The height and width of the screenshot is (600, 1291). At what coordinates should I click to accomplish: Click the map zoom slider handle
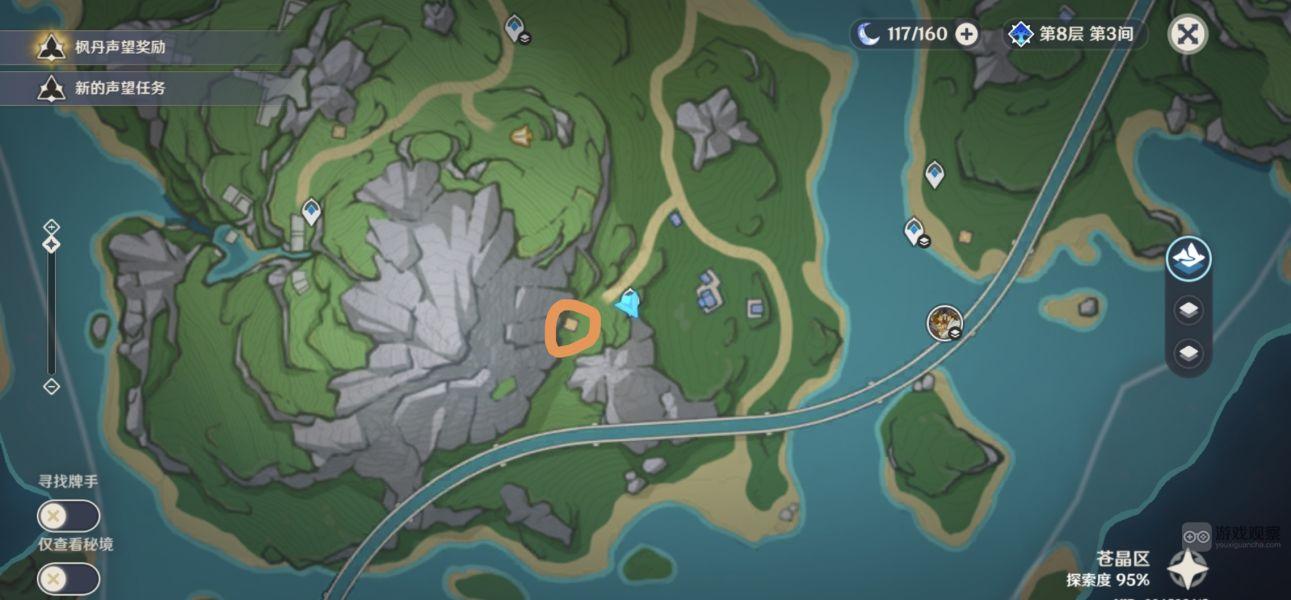[x=52, y=244]
